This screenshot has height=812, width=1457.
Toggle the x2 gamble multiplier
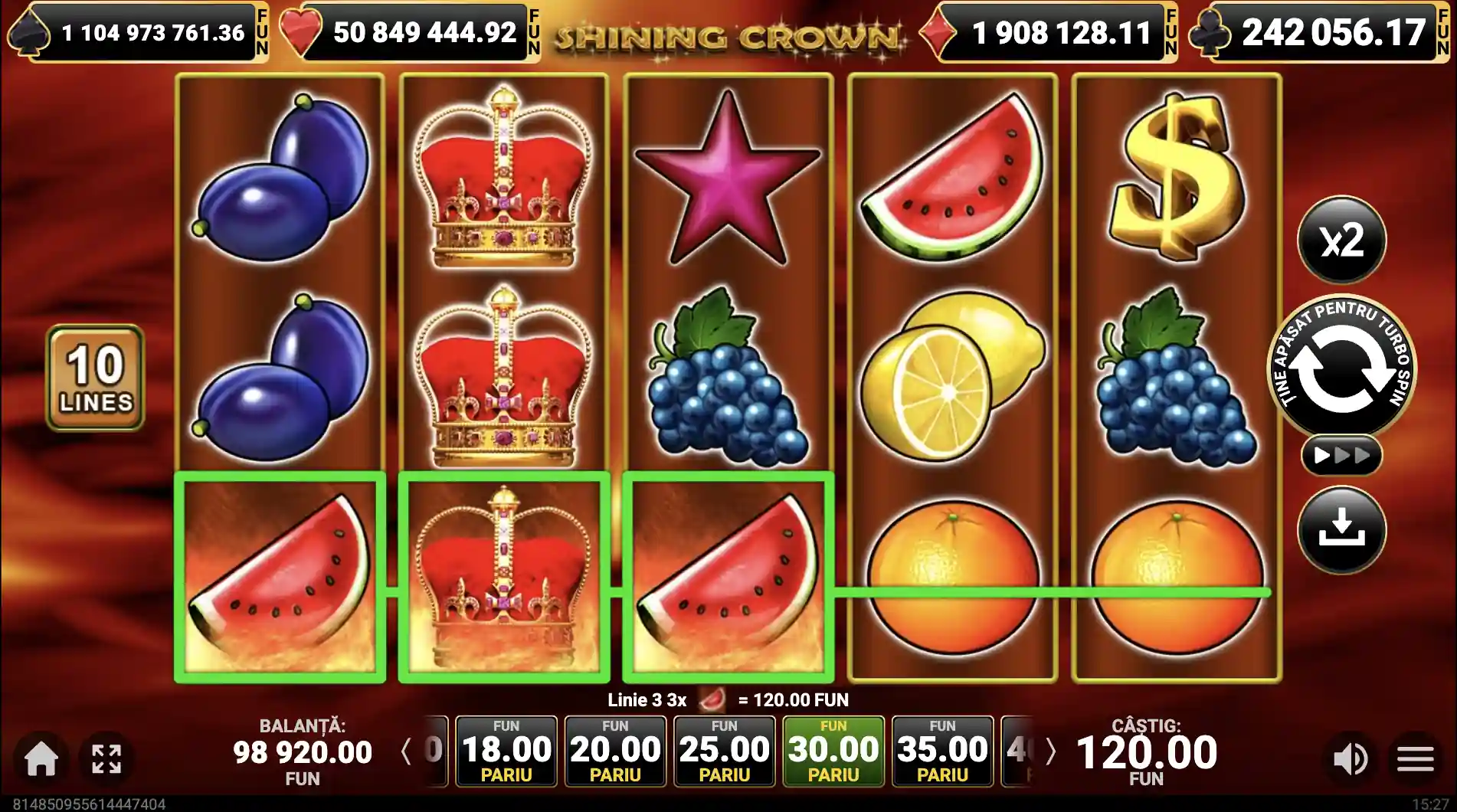point(1342,240)
